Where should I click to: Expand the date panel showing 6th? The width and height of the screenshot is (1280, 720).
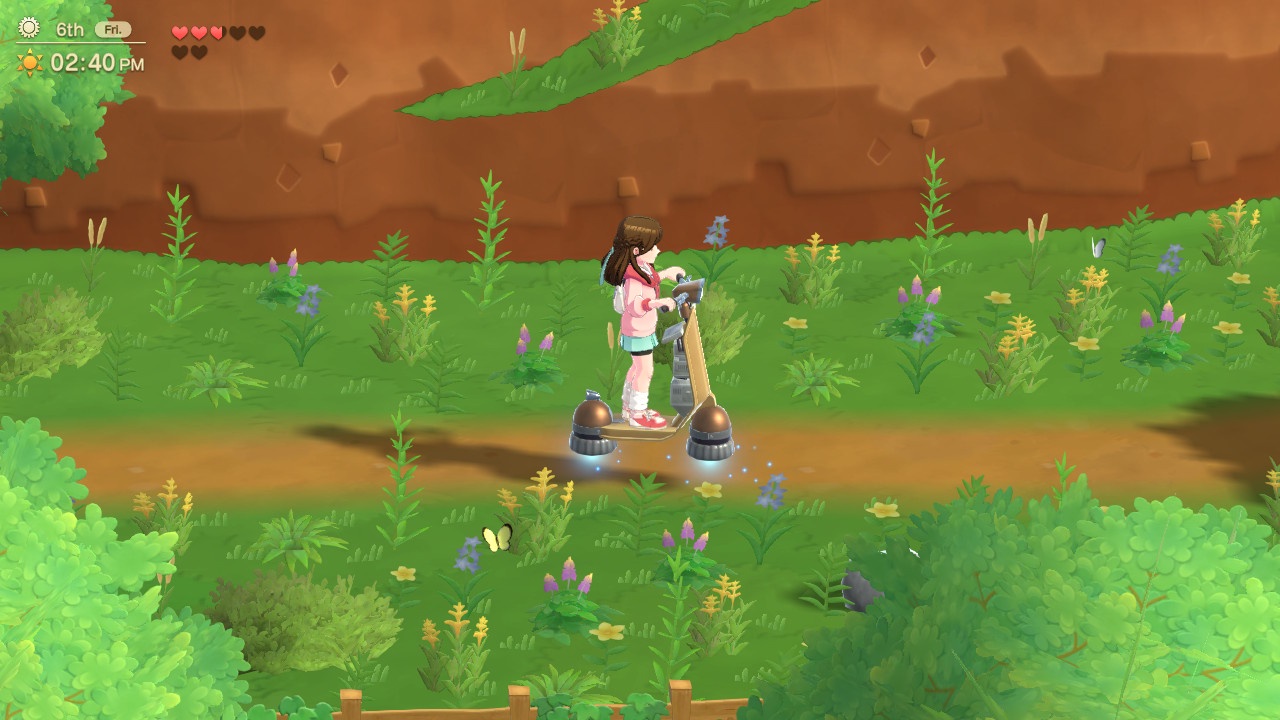click(x=70, y=29)
